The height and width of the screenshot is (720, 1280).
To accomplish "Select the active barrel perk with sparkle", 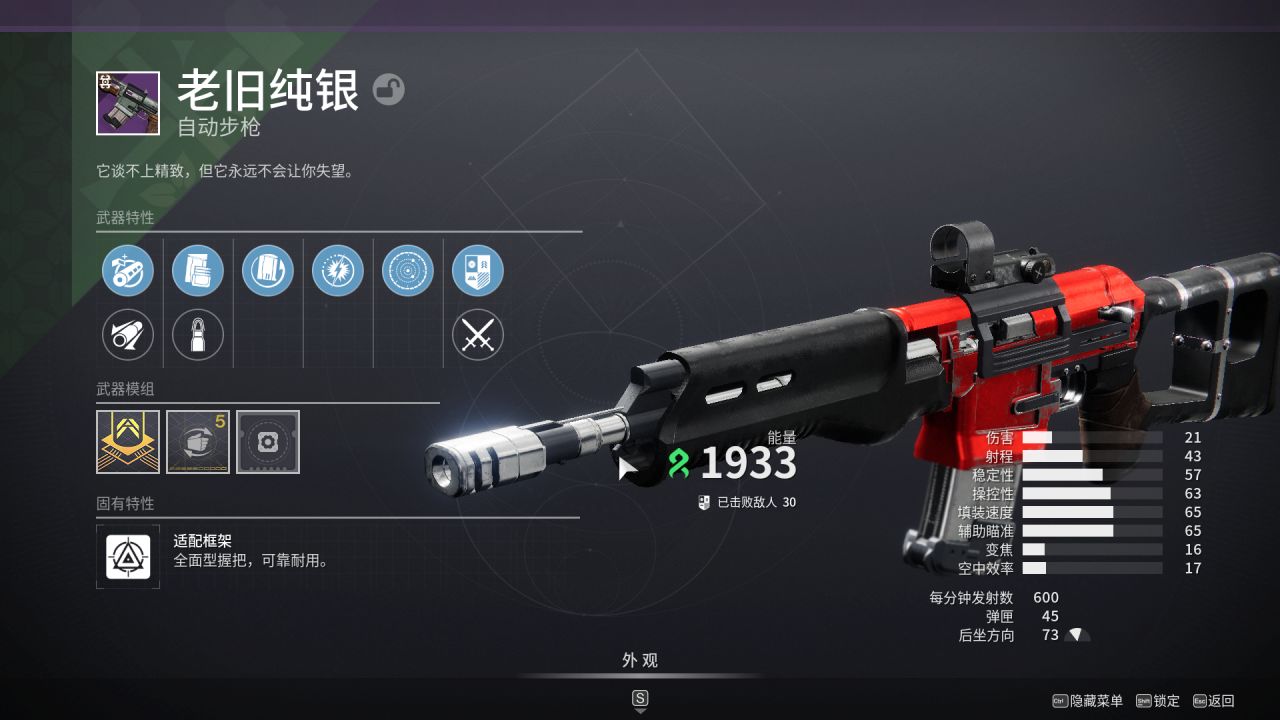I will (x=128, y=271).
